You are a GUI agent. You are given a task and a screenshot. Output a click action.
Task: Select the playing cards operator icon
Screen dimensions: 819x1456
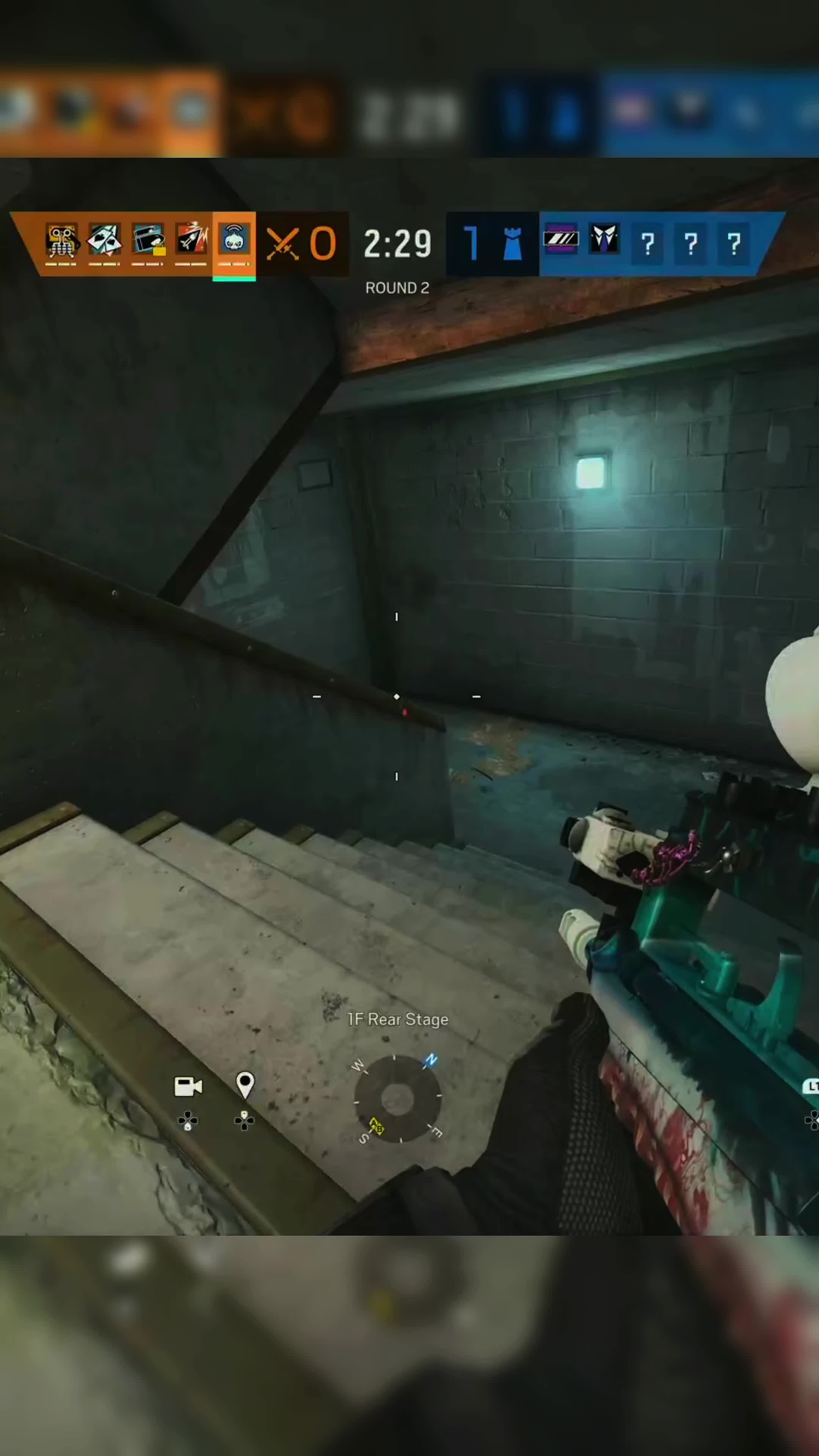pyautogui.click(x=105, y=241)
